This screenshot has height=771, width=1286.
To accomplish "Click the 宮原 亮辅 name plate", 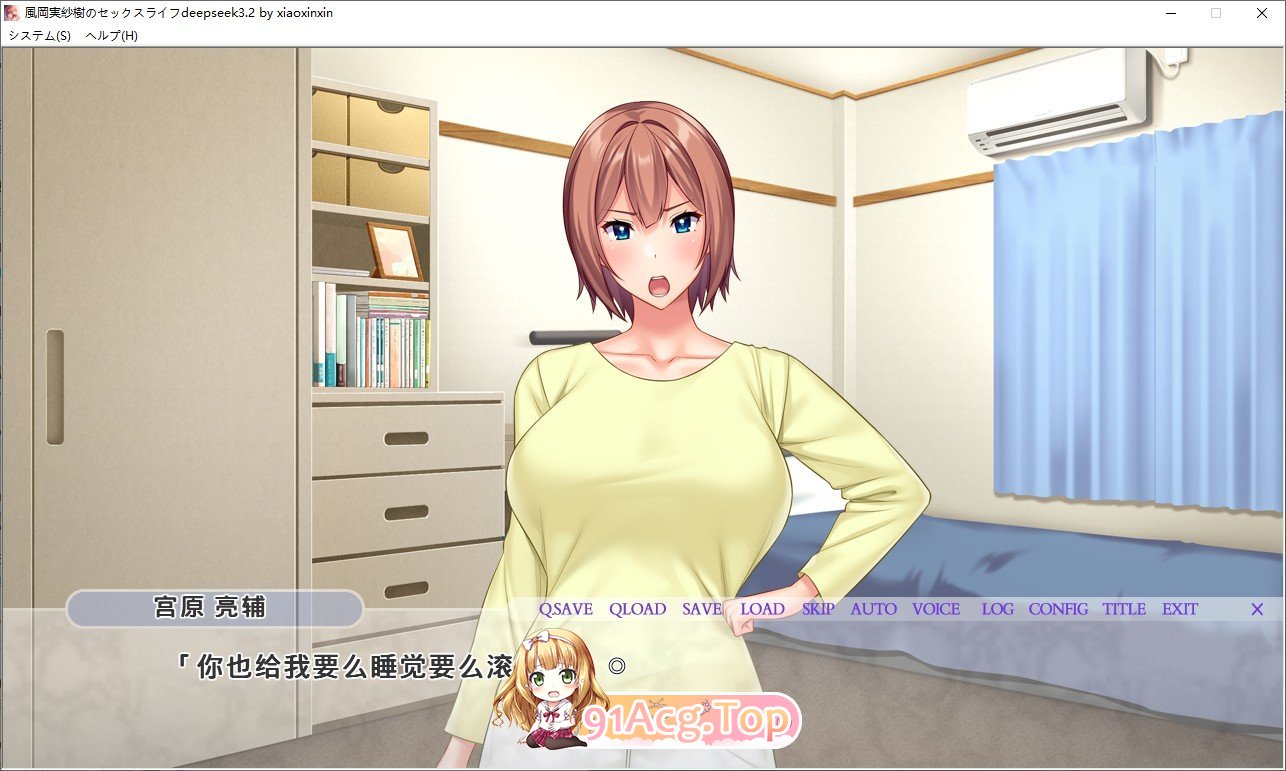I will click(213, 608).
